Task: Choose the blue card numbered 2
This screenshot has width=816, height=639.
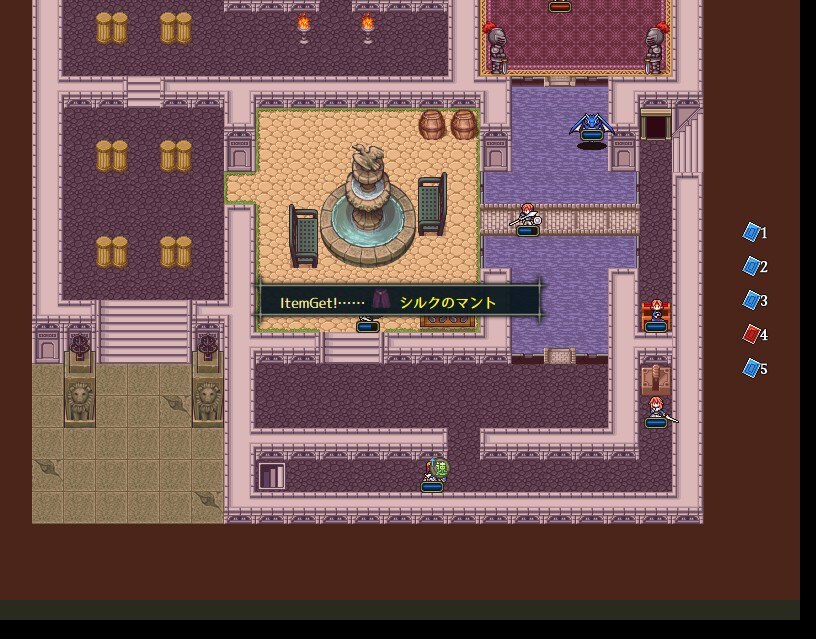Action: click(752, 266)
